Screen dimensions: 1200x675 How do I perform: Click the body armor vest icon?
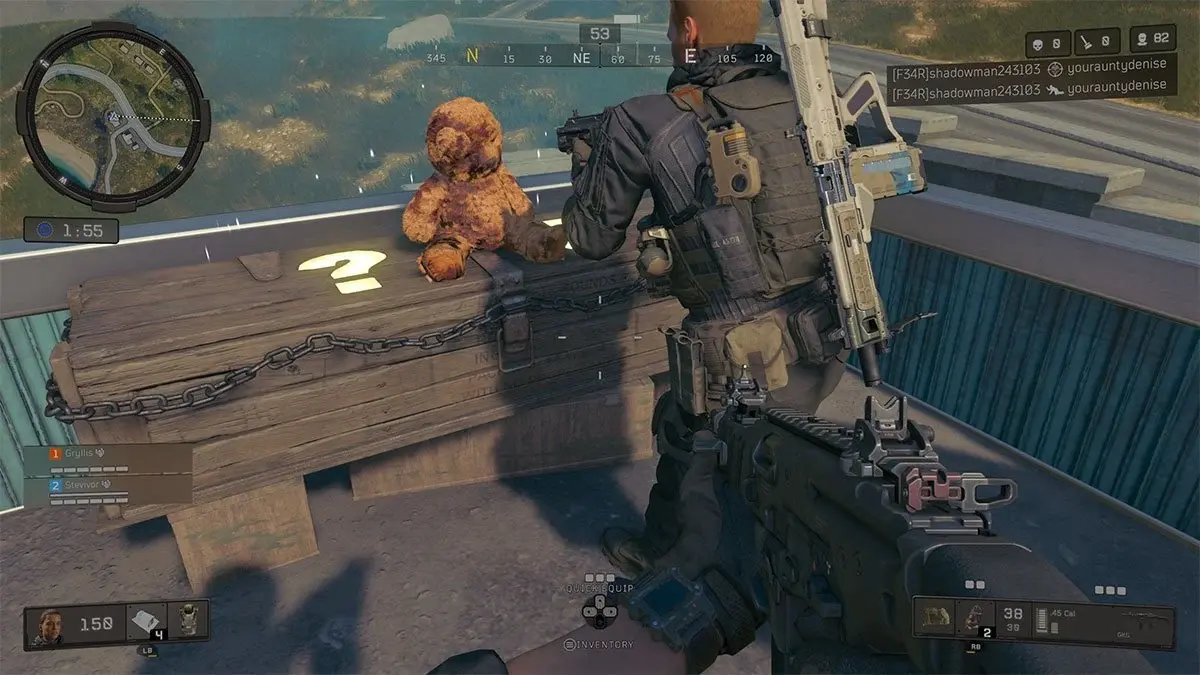[186, 622]
